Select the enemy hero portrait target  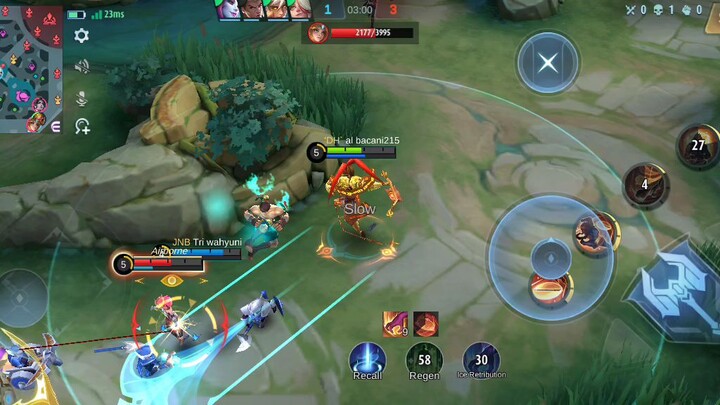click(318, 33)
